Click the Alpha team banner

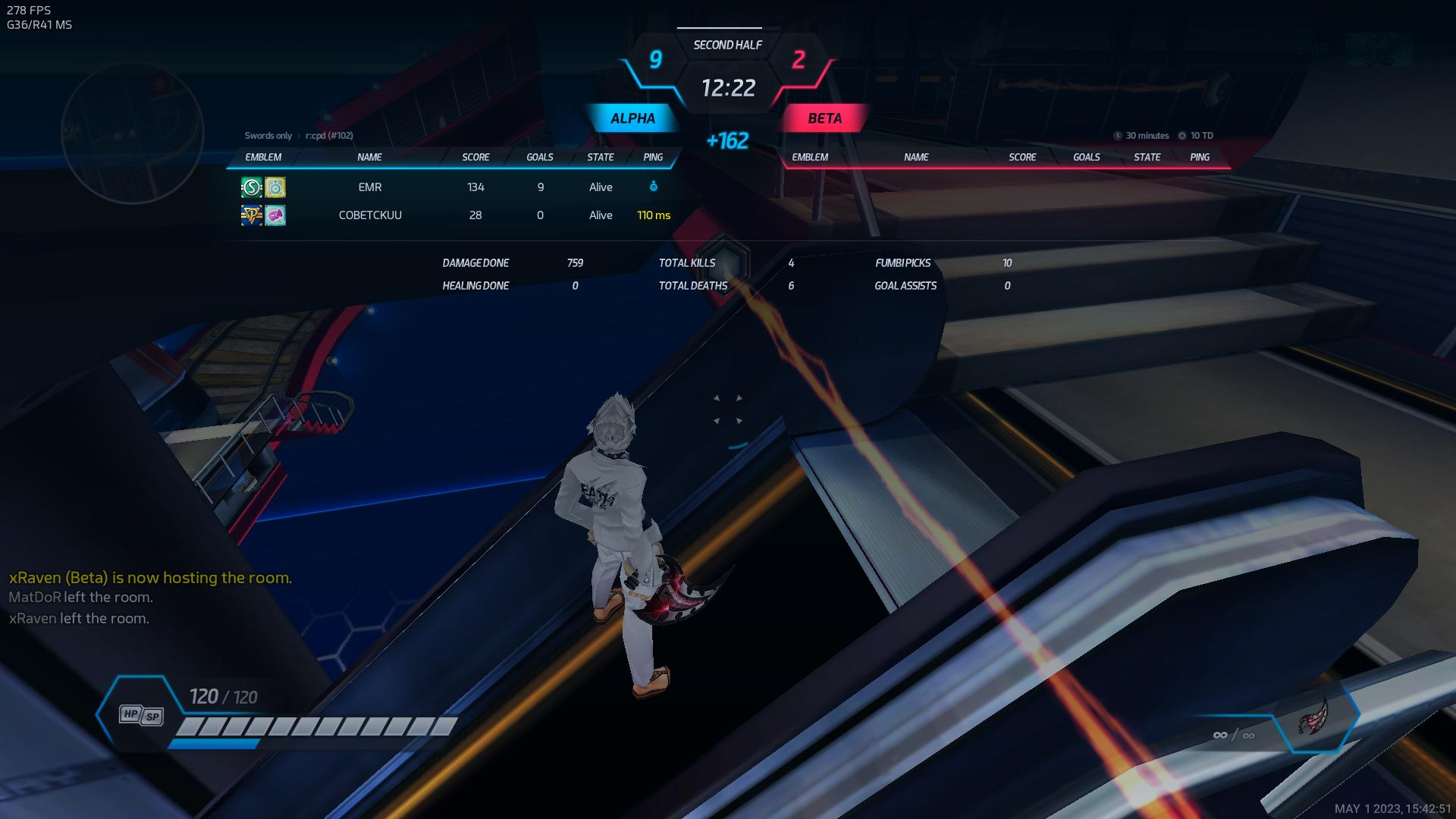tap(632, 118)
